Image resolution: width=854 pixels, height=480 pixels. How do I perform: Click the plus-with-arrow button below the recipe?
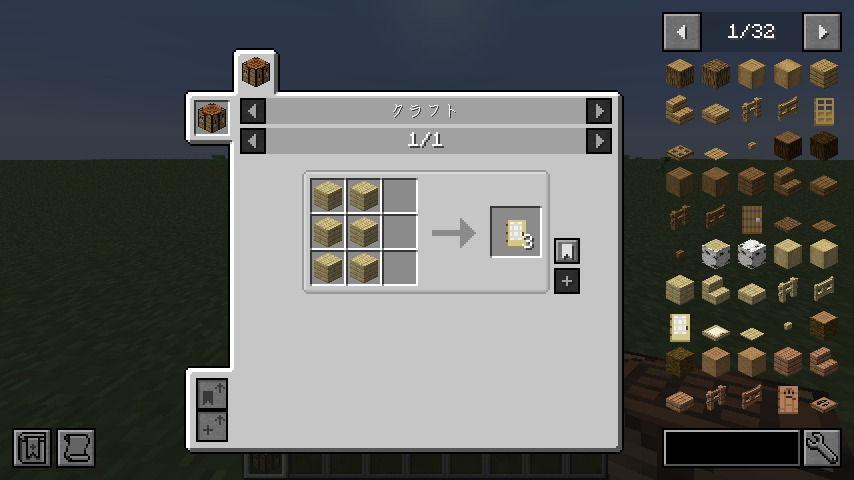click(x=212, y=426)
